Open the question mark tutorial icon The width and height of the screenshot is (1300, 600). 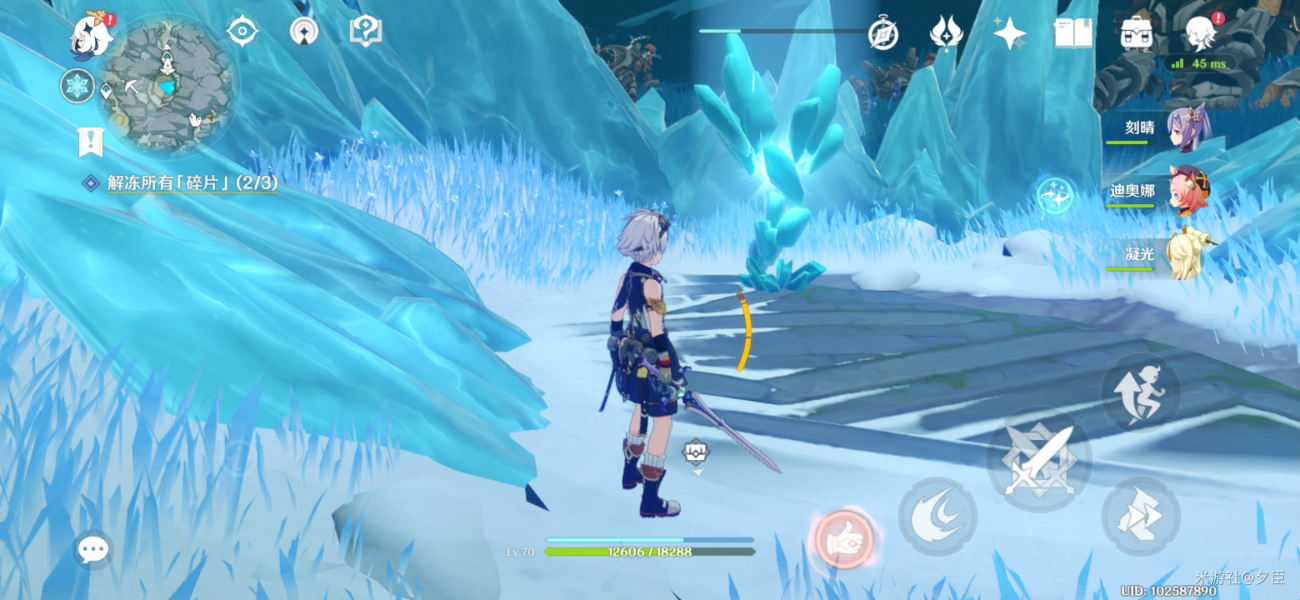[365, 31]
